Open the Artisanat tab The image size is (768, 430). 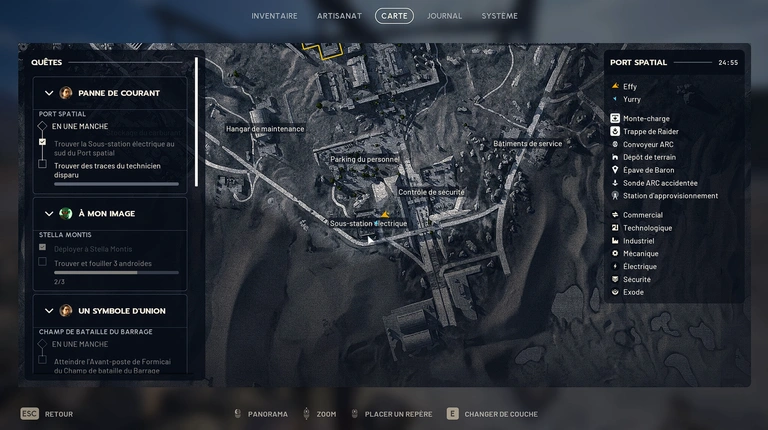(339, 16)
